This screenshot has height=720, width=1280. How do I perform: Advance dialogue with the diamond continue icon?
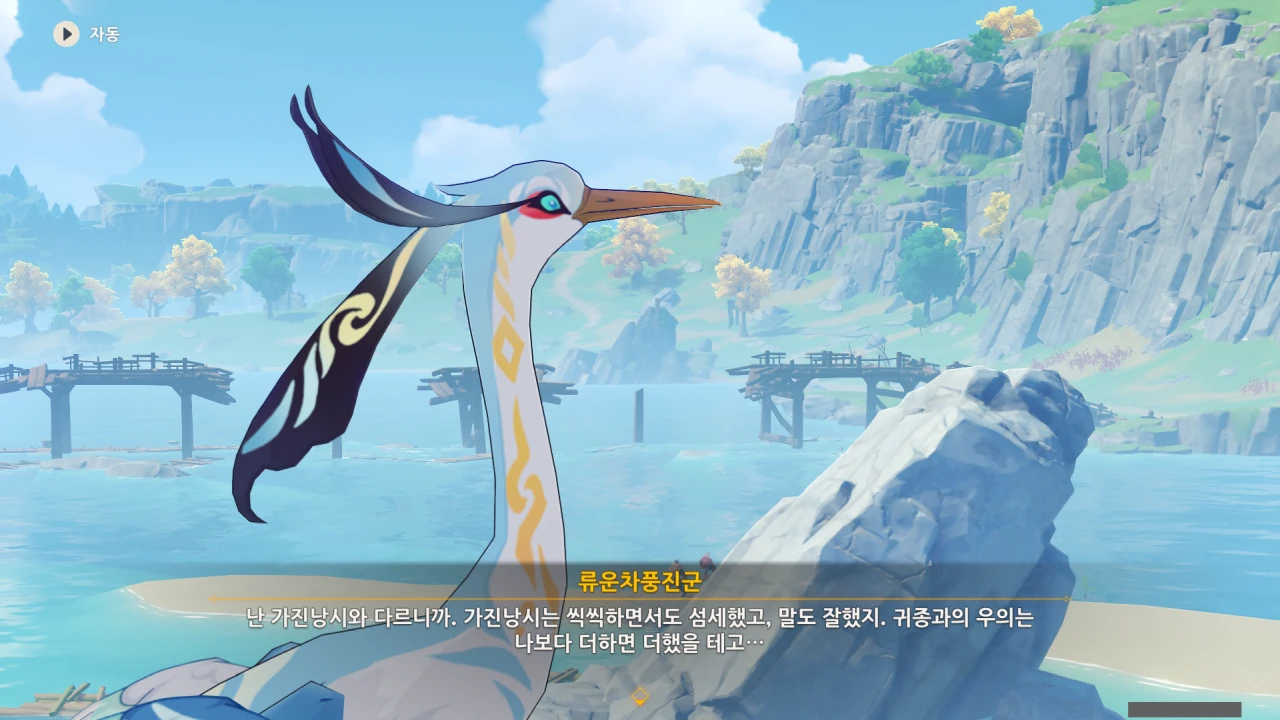click(639, 696)
